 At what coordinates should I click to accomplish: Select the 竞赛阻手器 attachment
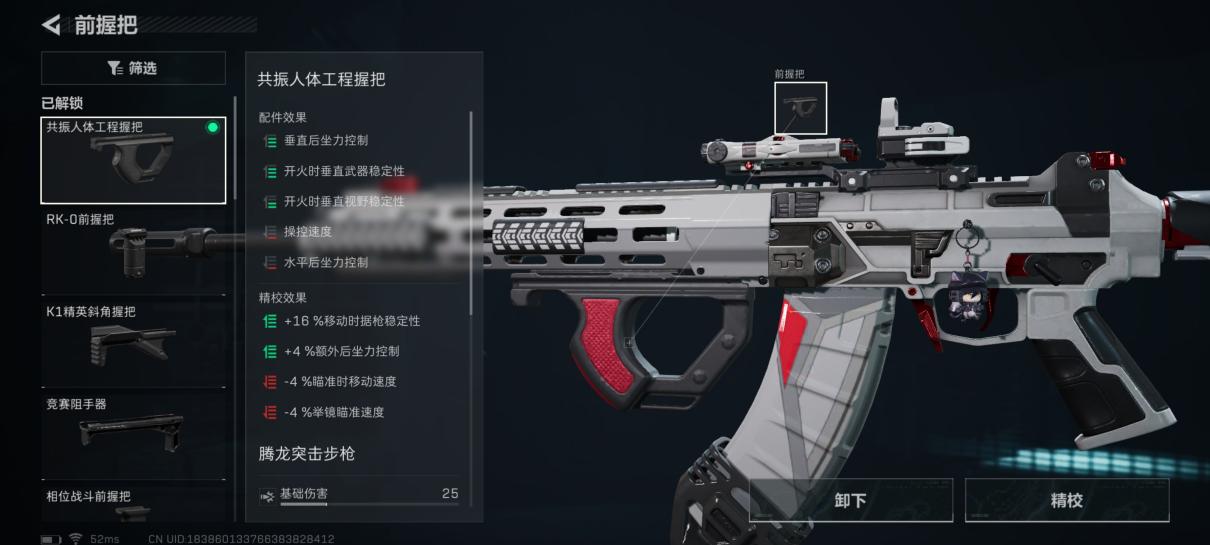coord(133,432)
